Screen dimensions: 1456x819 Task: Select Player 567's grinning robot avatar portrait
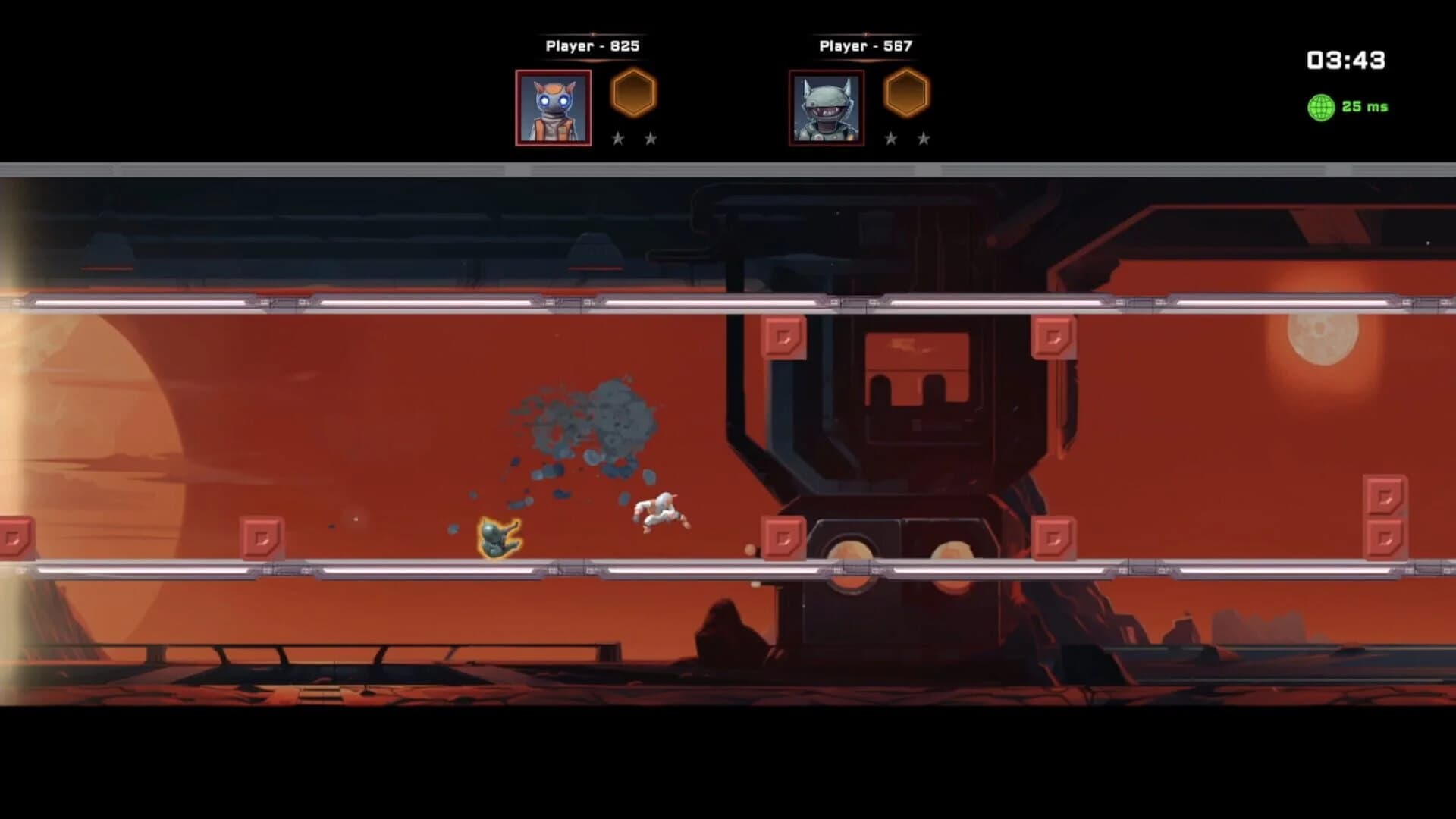pos(826,108)
